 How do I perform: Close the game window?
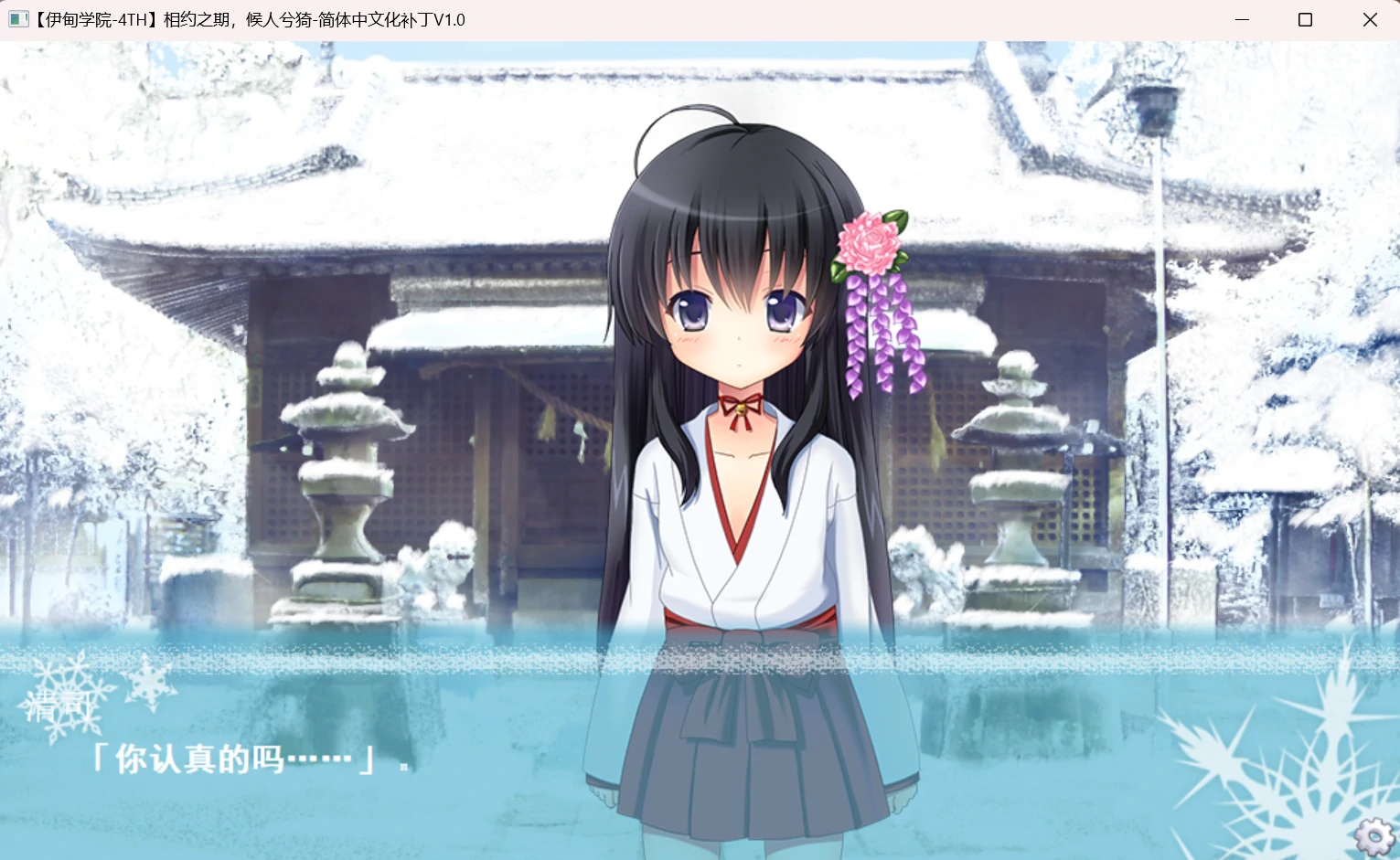[1369, 19]
